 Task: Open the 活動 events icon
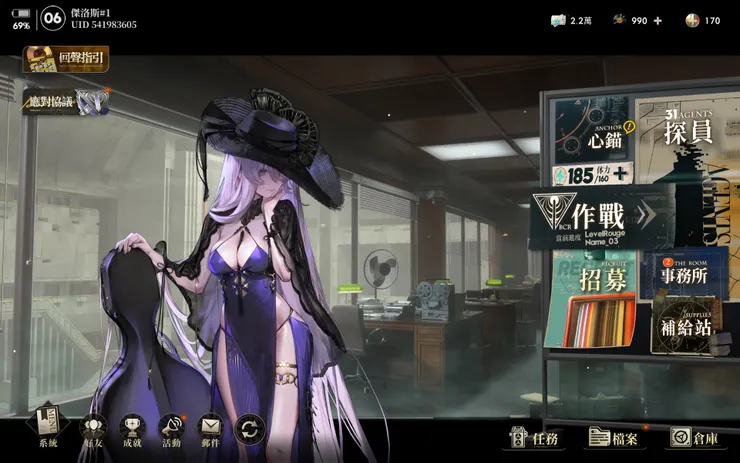click(171, 431)
